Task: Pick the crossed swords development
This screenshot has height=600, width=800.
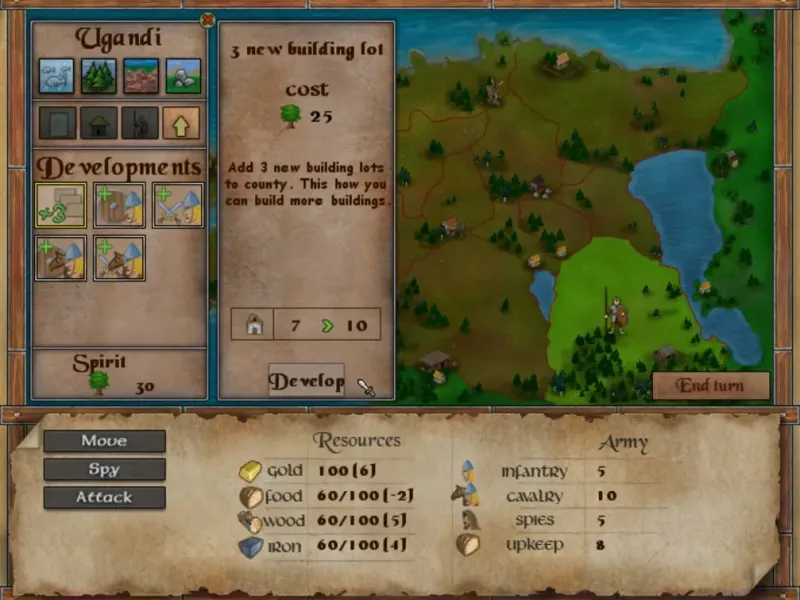Action: pyautogui.click(x=178, y=204)
